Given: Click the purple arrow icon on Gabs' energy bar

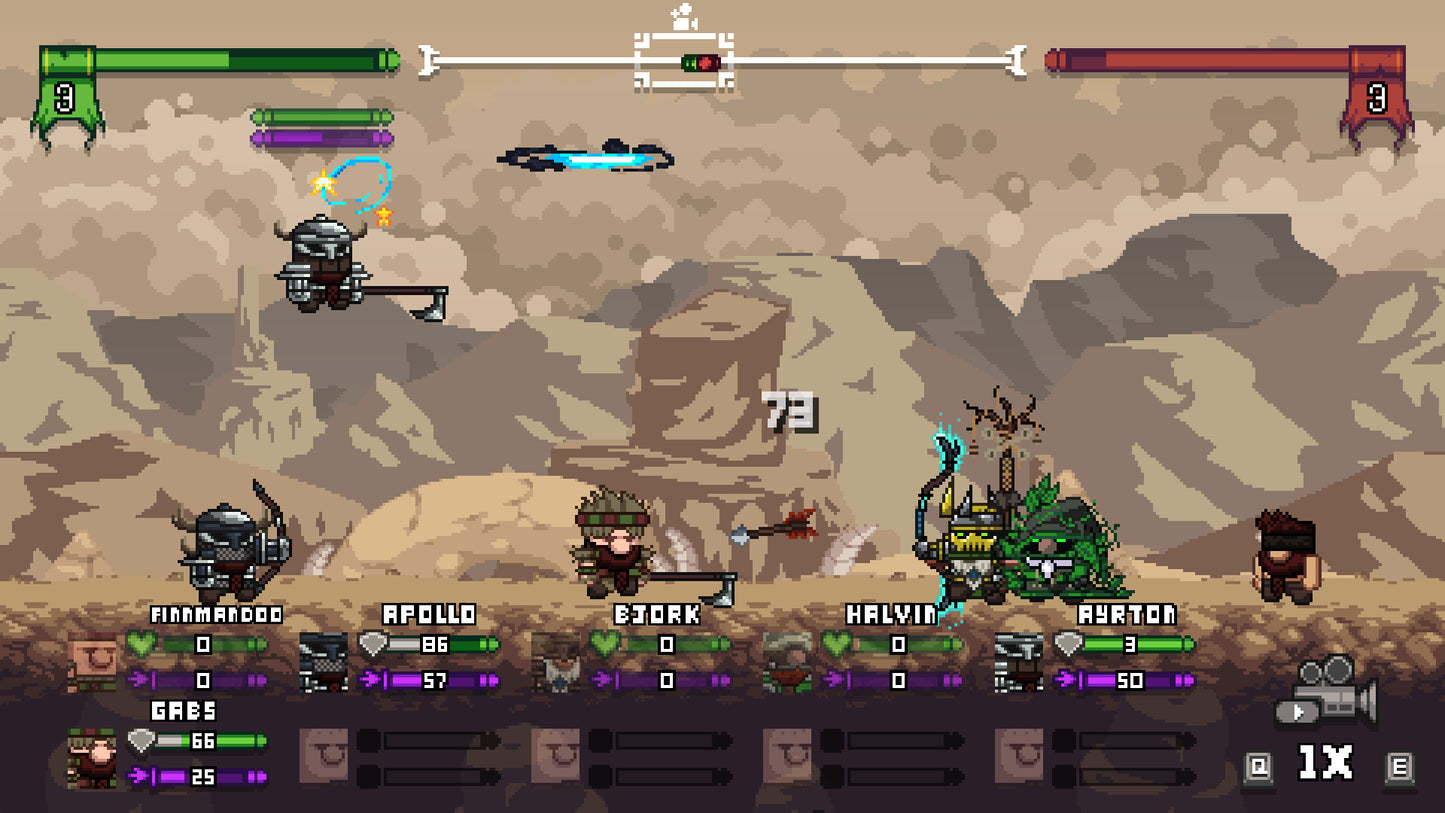Looking at the screenshot, I should pos(136,773).
